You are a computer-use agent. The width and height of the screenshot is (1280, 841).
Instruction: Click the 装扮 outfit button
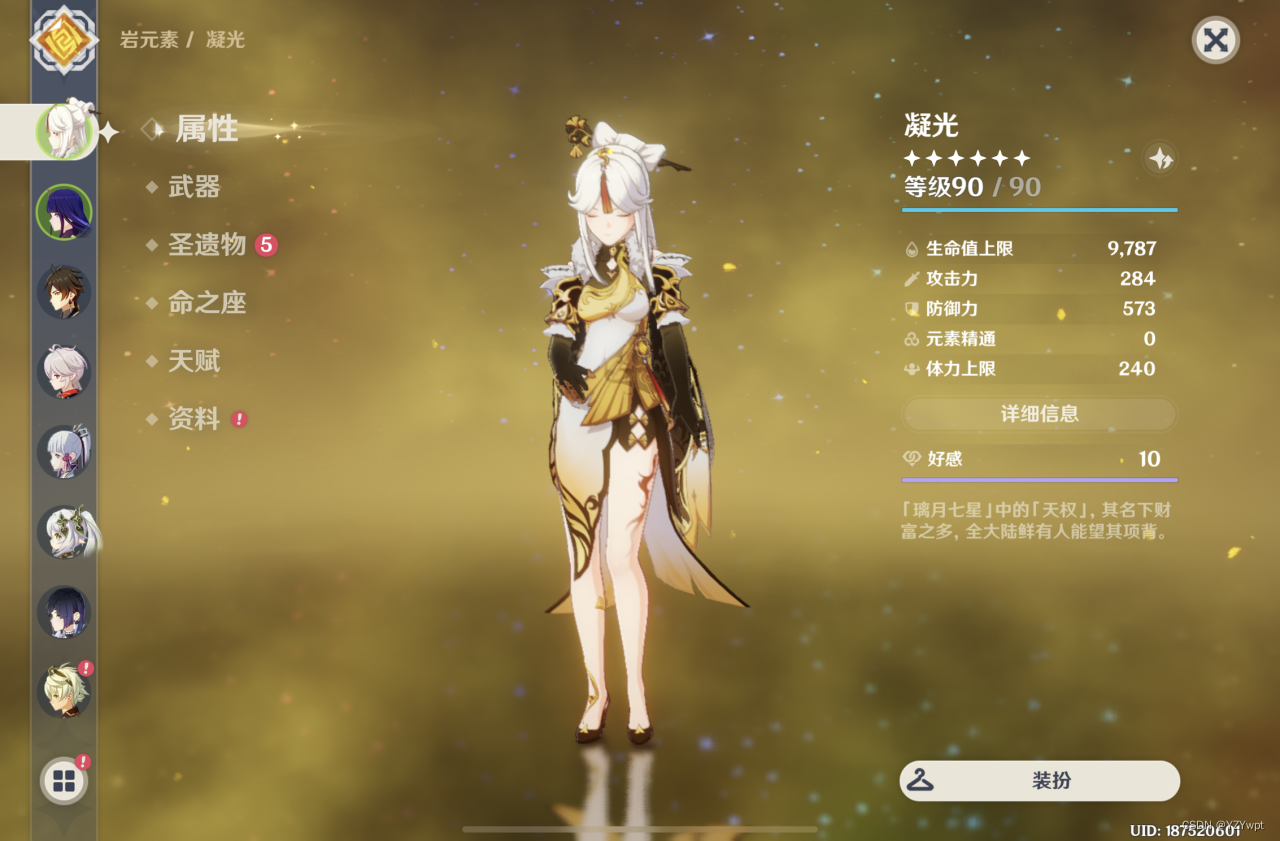(x=1039, y=781)
